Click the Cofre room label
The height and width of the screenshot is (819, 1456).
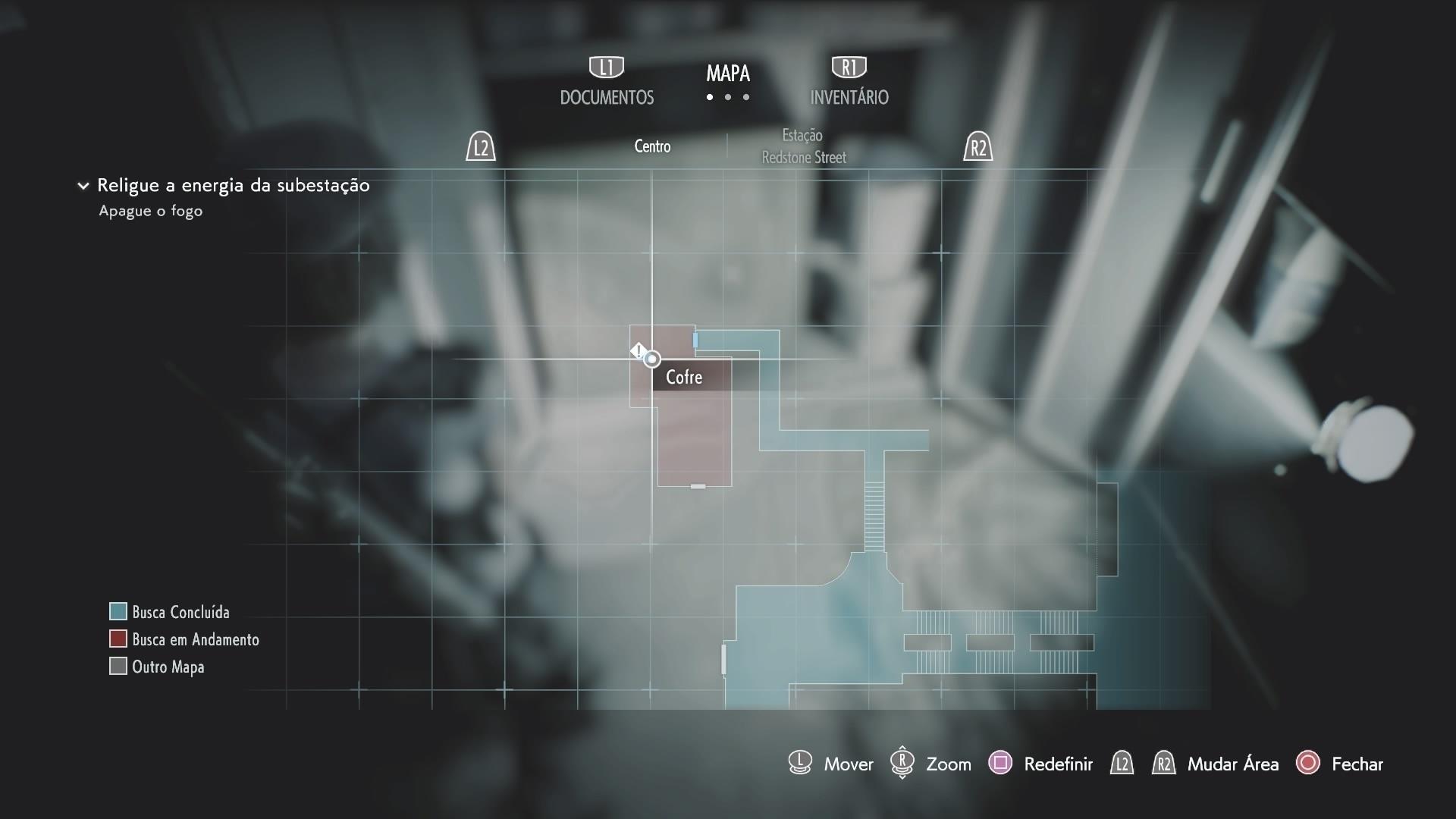point(683,377)
